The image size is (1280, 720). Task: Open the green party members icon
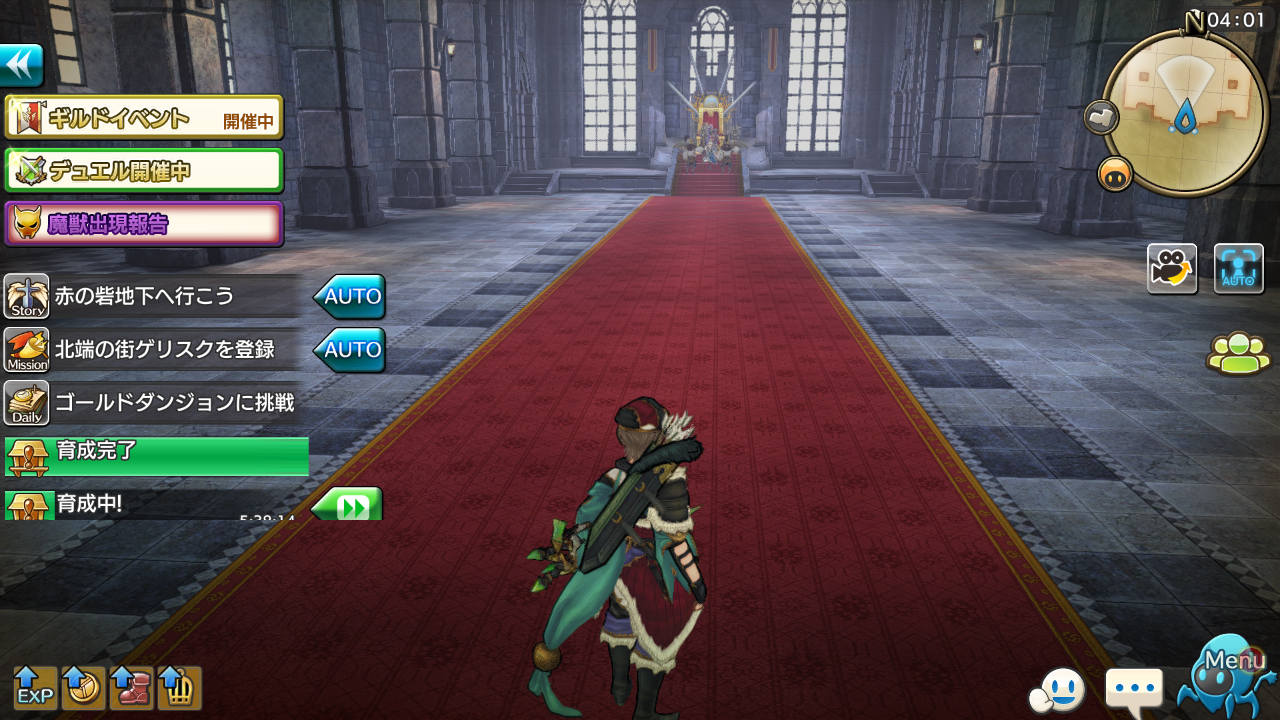tap(1239, 353)
